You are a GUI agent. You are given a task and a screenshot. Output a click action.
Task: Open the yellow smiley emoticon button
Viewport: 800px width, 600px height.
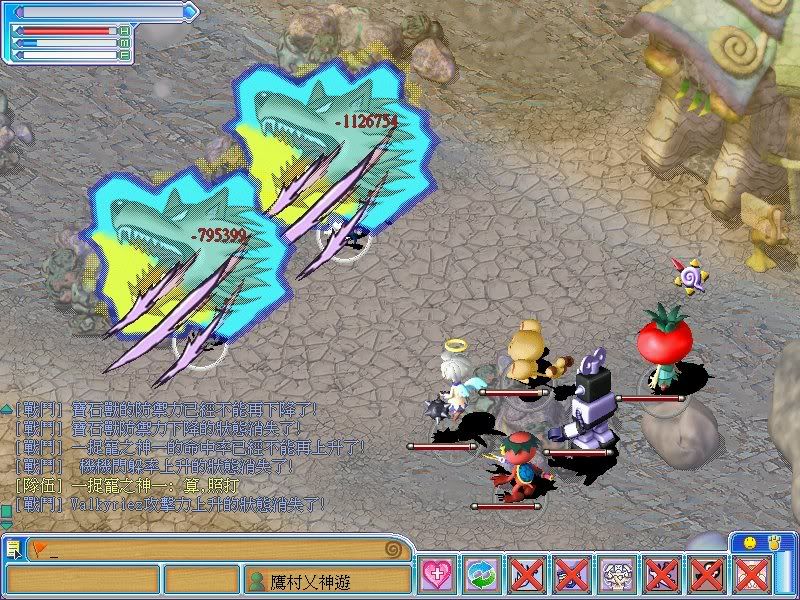point(750,542)
